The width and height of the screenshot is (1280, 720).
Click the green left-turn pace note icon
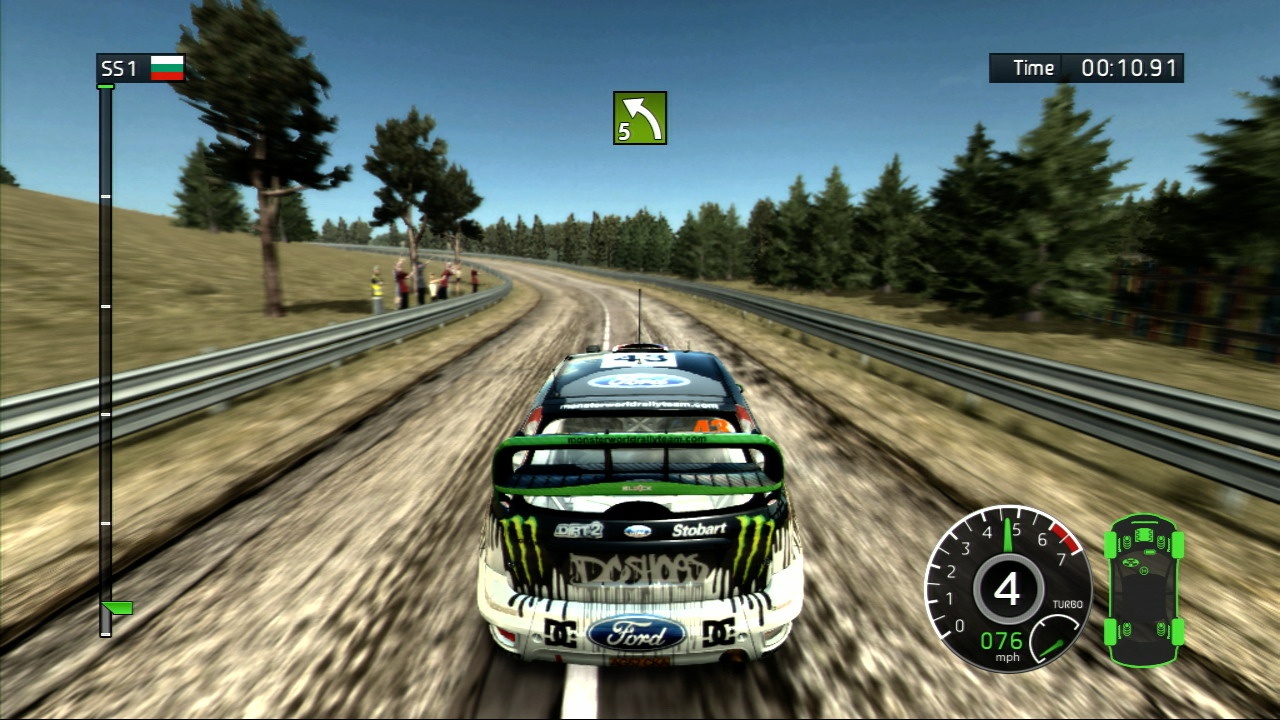[x=640, y=118]
